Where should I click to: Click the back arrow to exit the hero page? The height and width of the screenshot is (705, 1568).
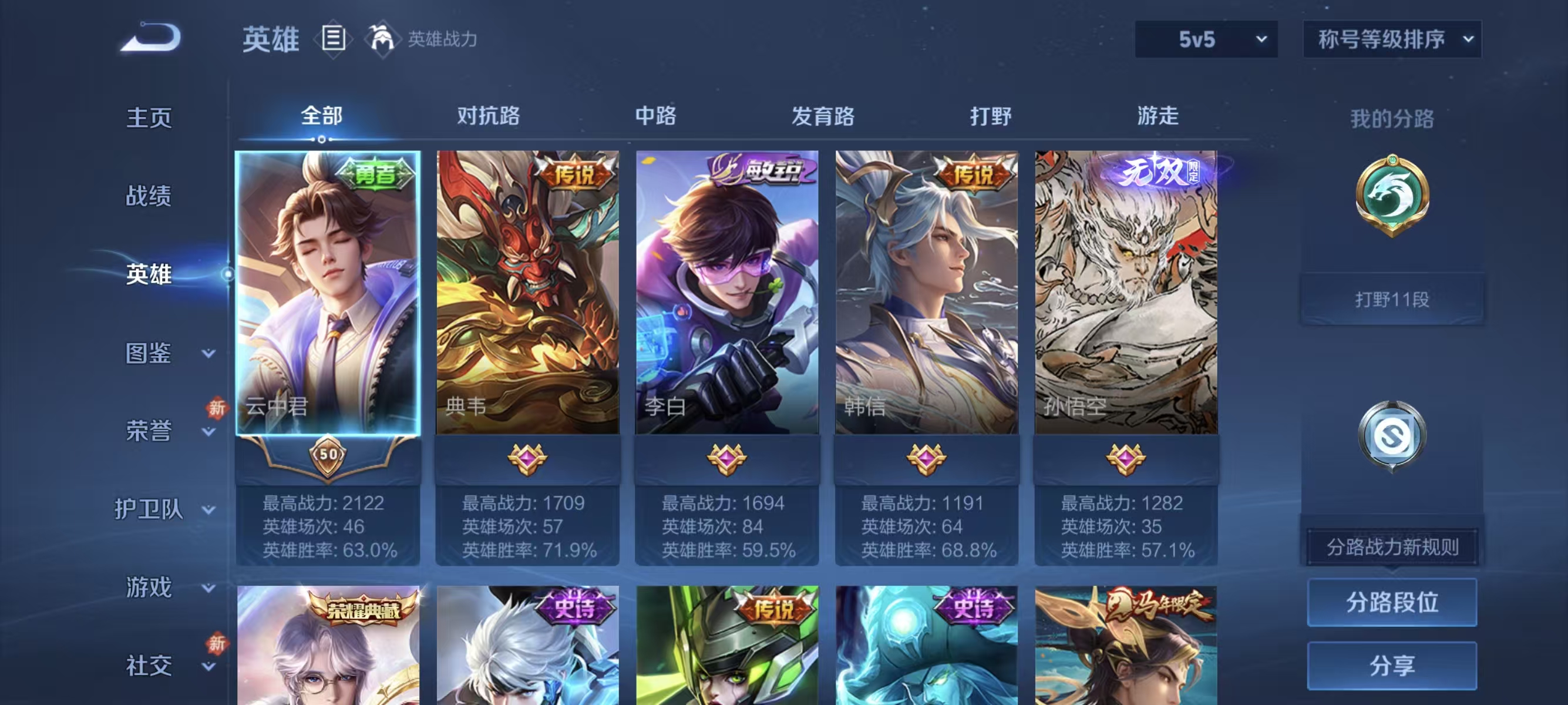click(x=149, y=38)
